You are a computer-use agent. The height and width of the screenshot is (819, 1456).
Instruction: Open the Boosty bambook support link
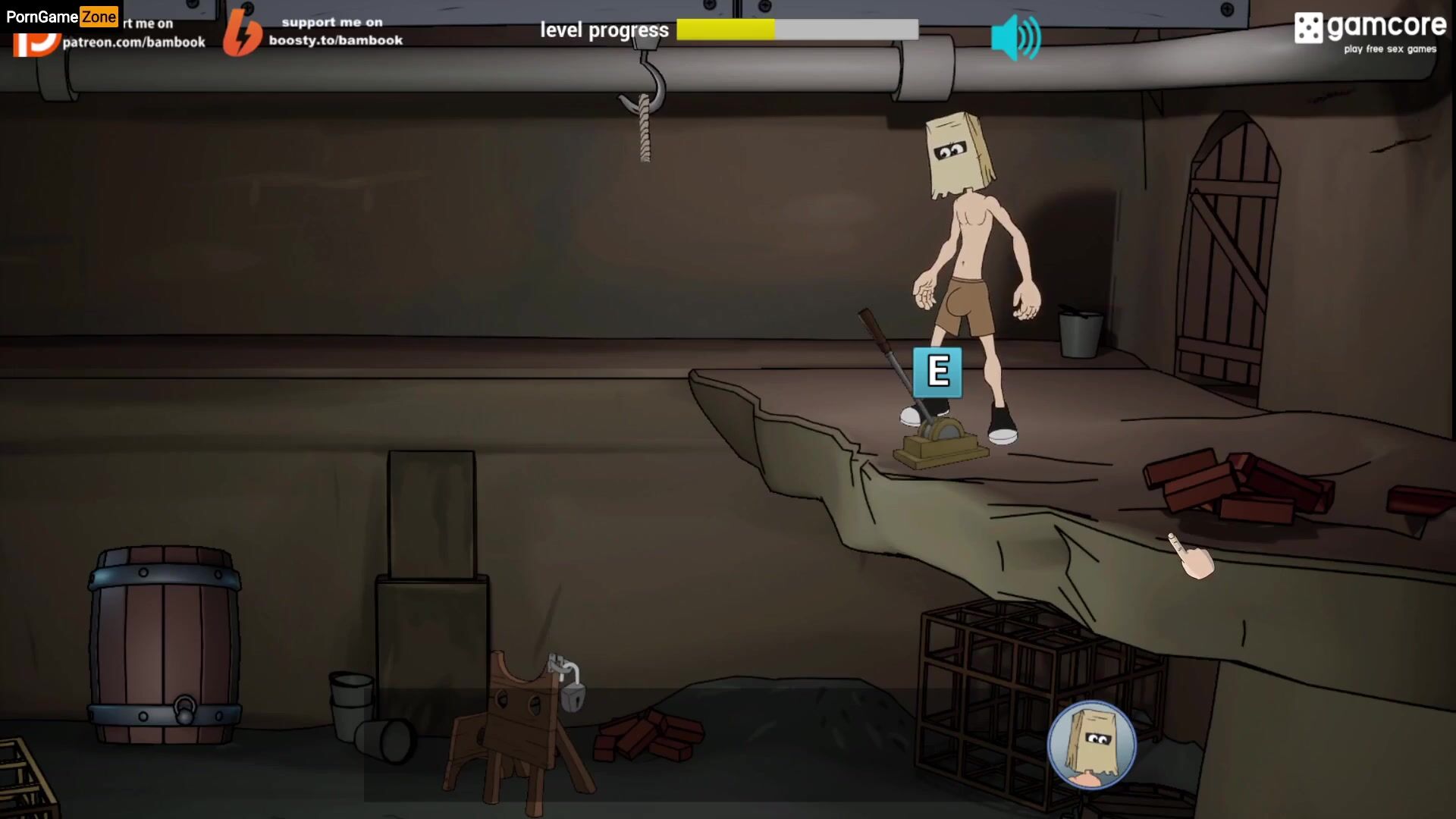pos(314,32)
